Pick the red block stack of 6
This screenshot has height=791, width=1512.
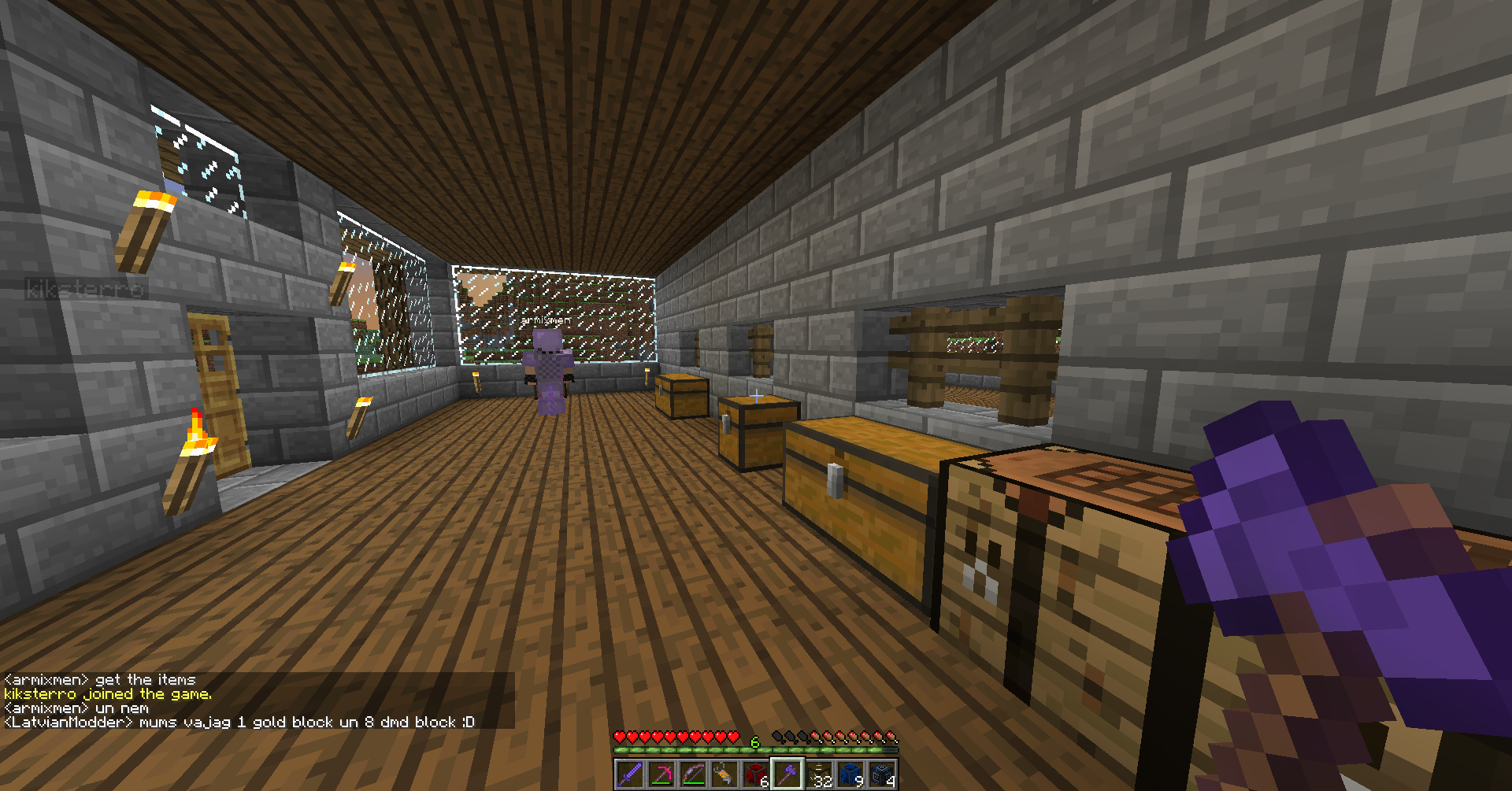coord(755,774)
